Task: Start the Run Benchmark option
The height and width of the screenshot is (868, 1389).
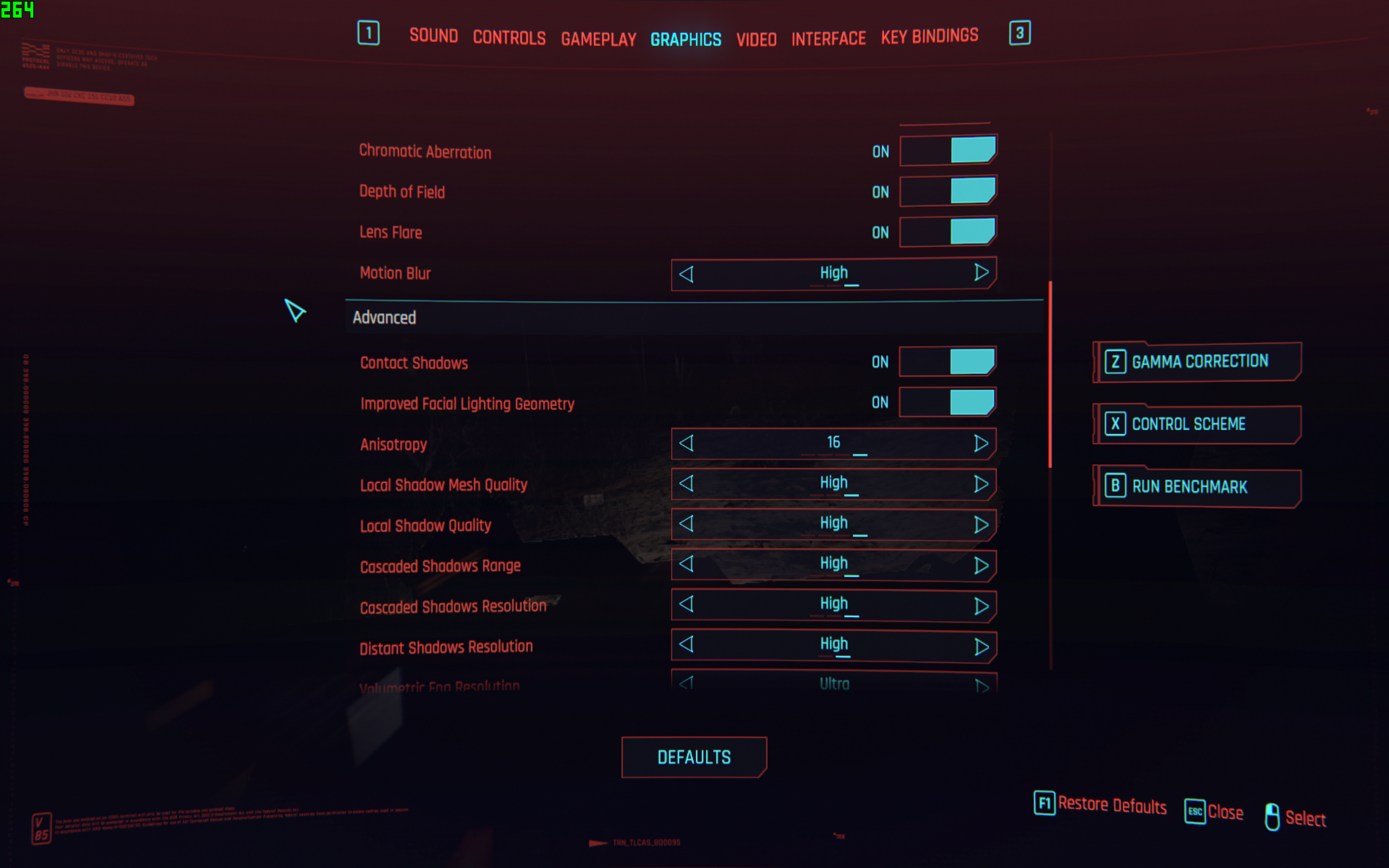Action: [x=1199, y=487]
